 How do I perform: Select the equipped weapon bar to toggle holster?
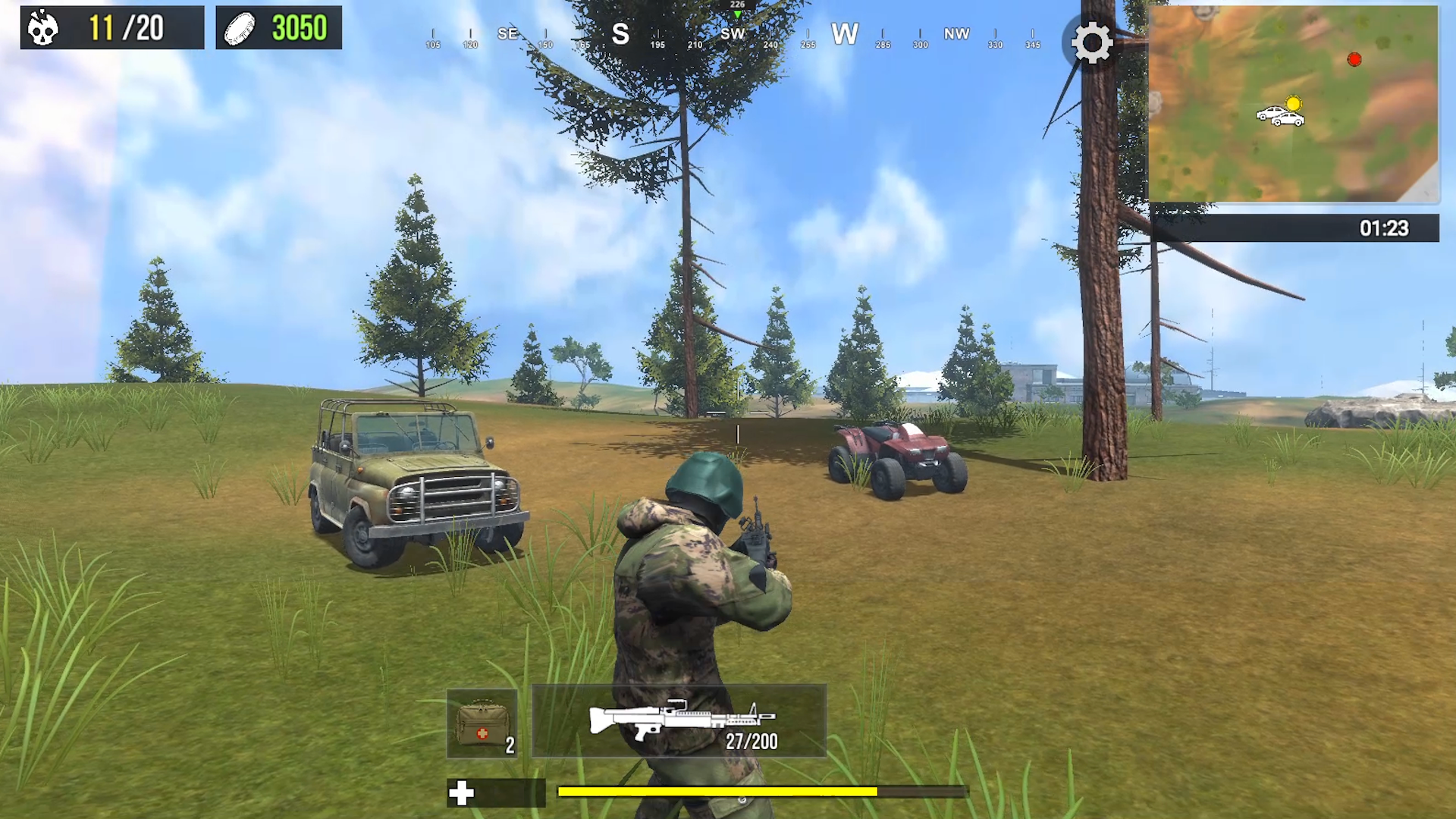click(x=679, y=722)
